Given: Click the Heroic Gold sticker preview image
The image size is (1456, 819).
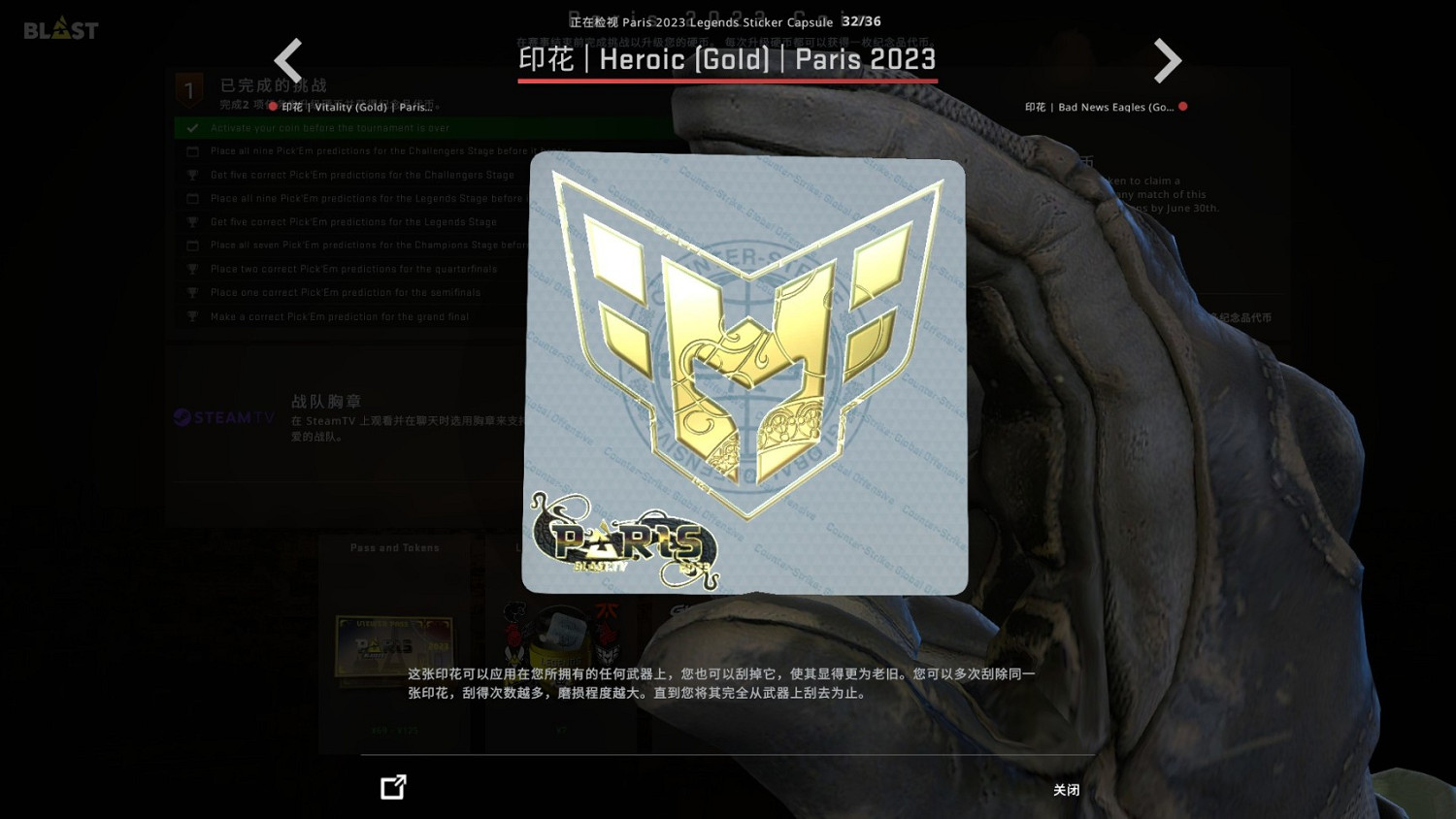Looking at the screenshot, I should point(745,373).
